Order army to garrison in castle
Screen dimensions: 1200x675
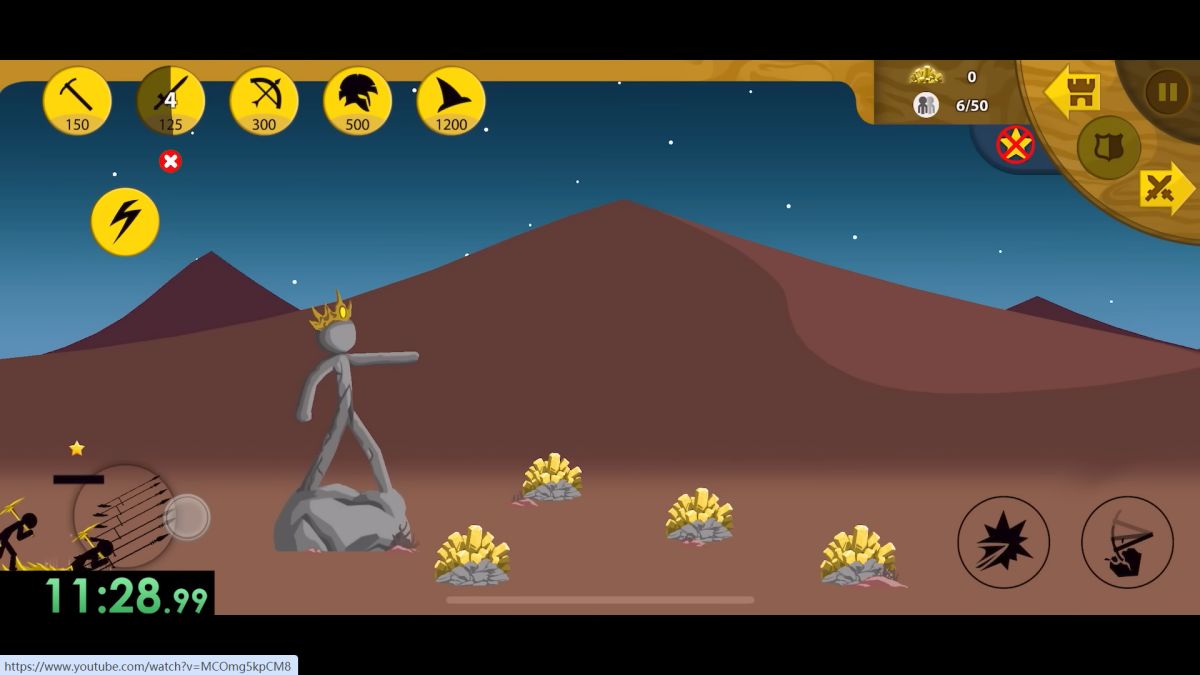[1073, 93]
